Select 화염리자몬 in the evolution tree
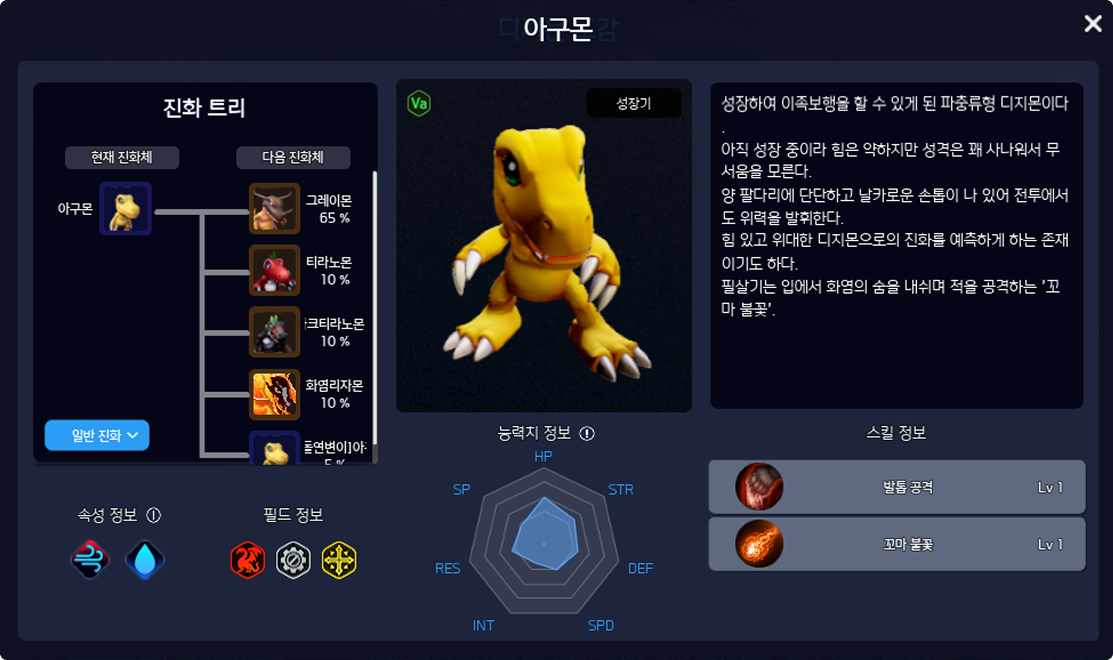Image resolution: width=1113 pixels, height=660 pixels. click(274, 394)
